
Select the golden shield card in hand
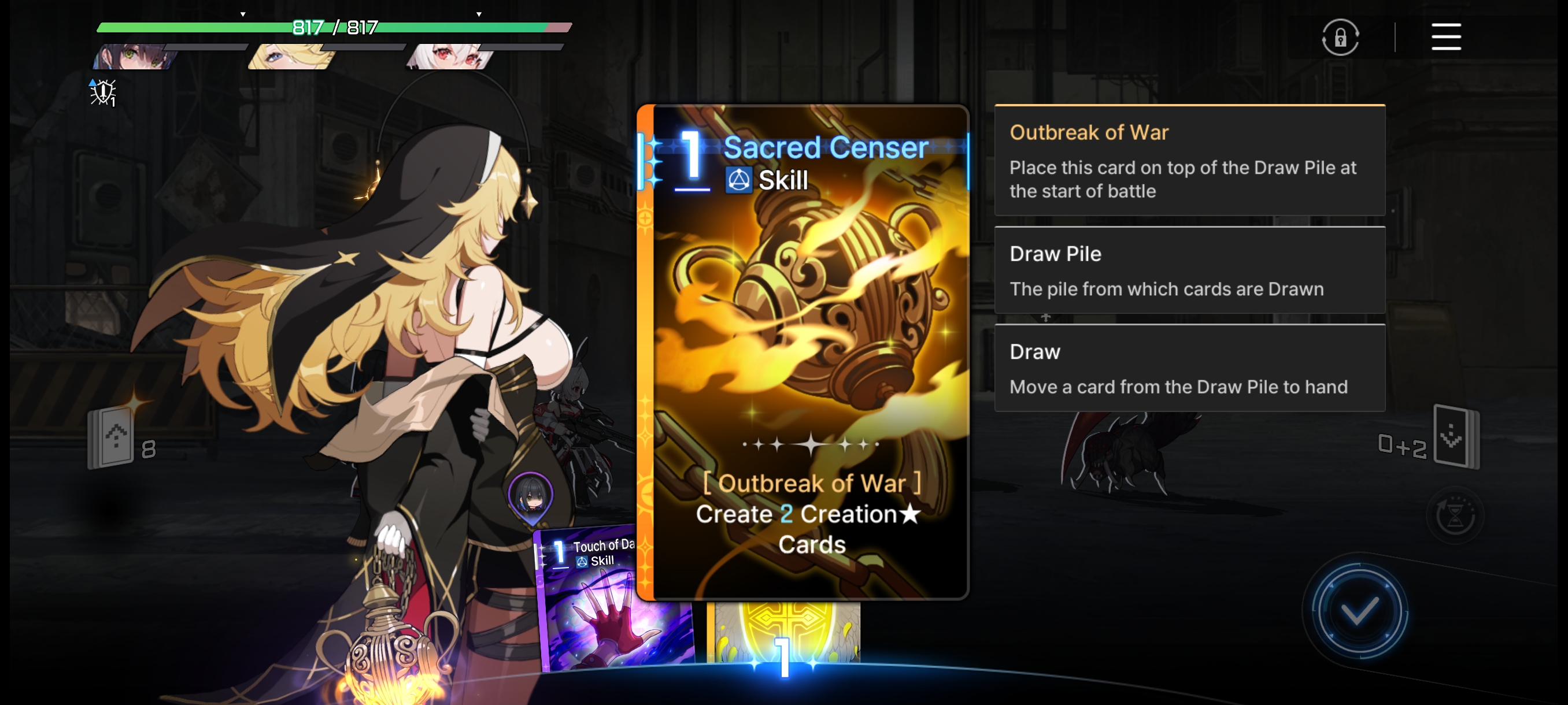point(785,633)
